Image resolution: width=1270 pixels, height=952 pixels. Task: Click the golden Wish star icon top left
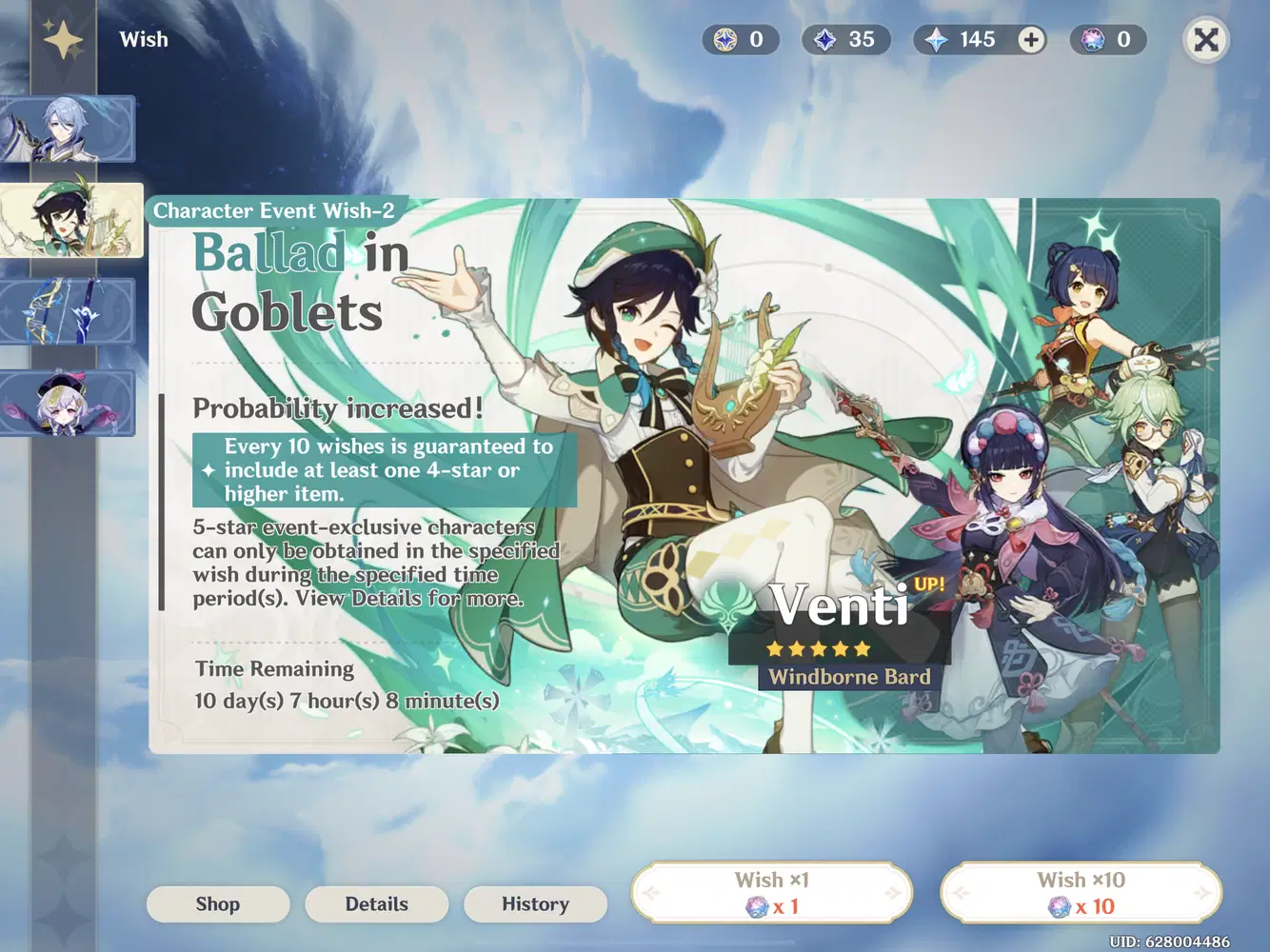pyautogui.click(x=63, y=39)
